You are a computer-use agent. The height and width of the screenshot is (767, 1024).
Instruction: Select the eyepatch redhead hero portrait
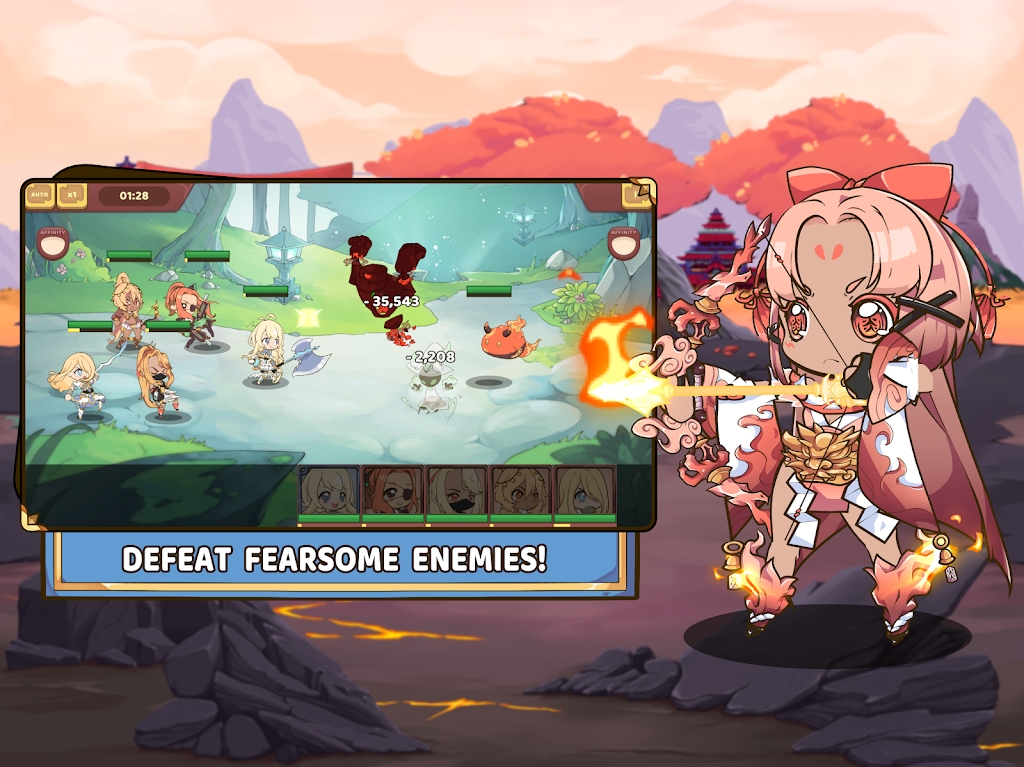393,492
